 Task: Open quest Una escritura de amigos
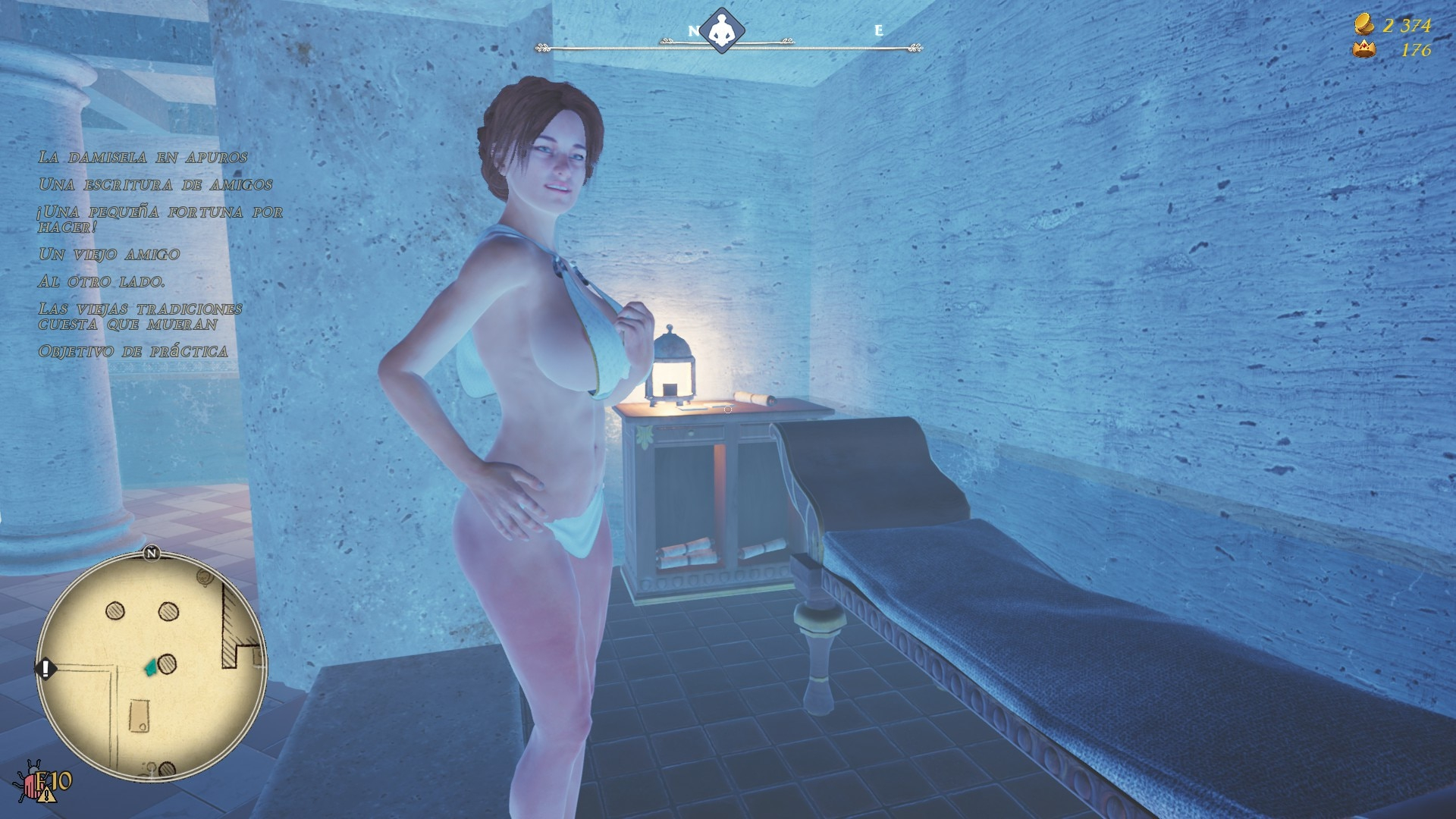(x=155, y=185)
